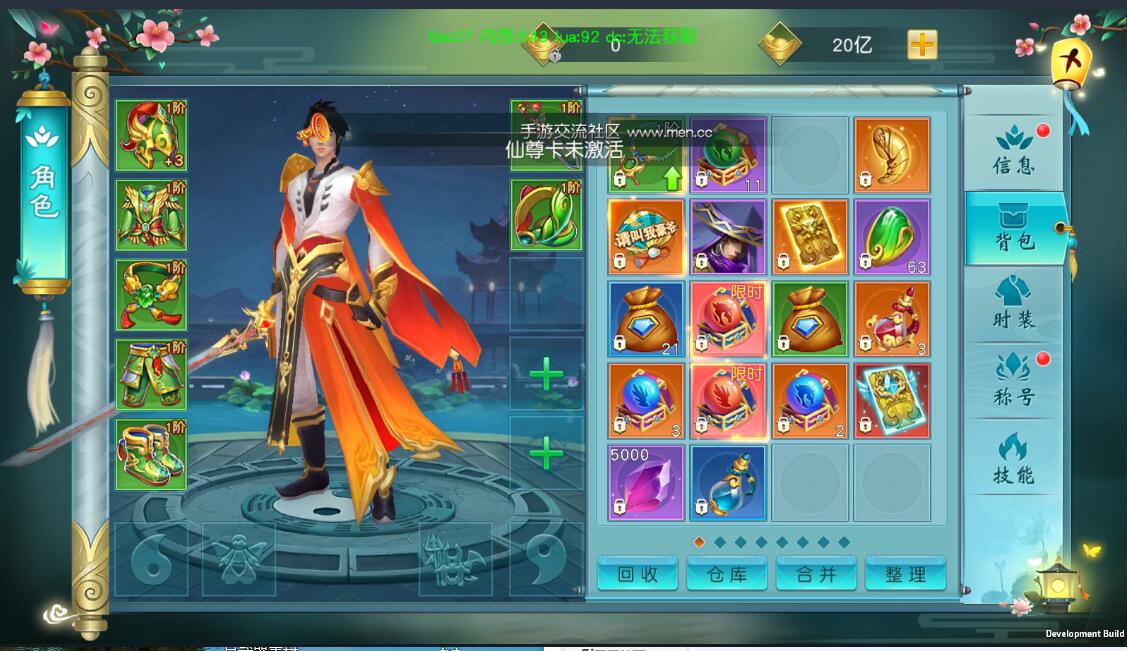Select the equipped green ring slot

(546, 215)
